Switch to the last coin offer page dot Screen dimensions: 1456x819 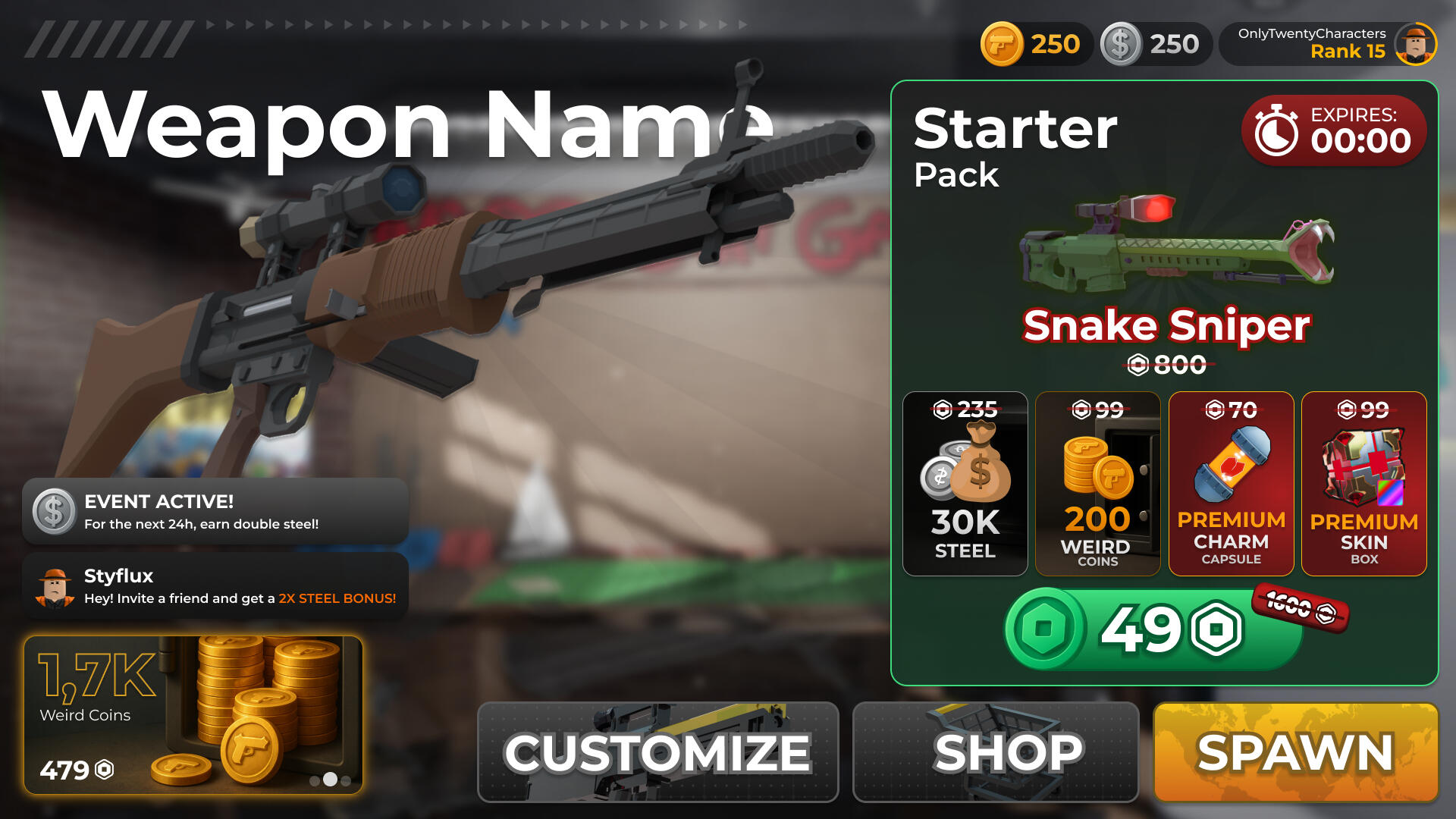coord(346,780)
